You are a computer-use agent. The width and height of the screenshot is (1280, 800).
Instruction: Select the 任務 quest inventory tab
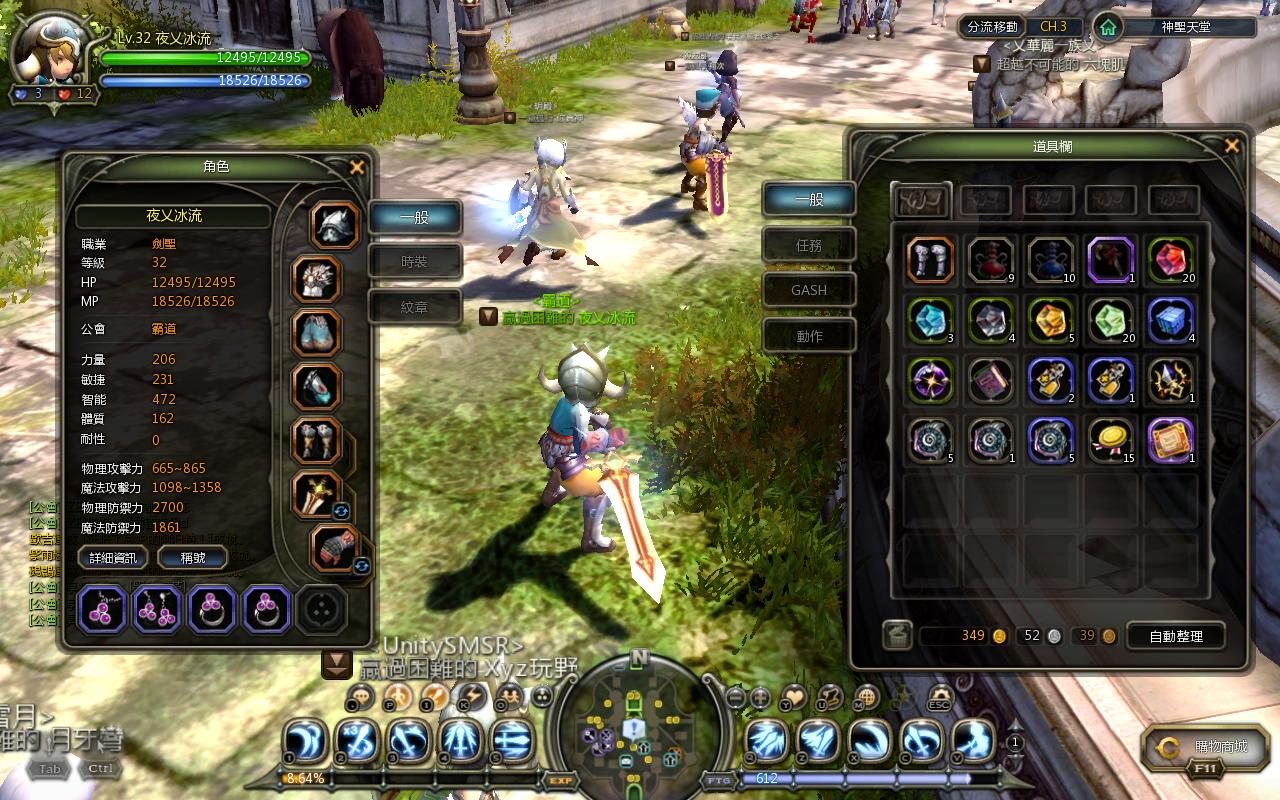809,245
